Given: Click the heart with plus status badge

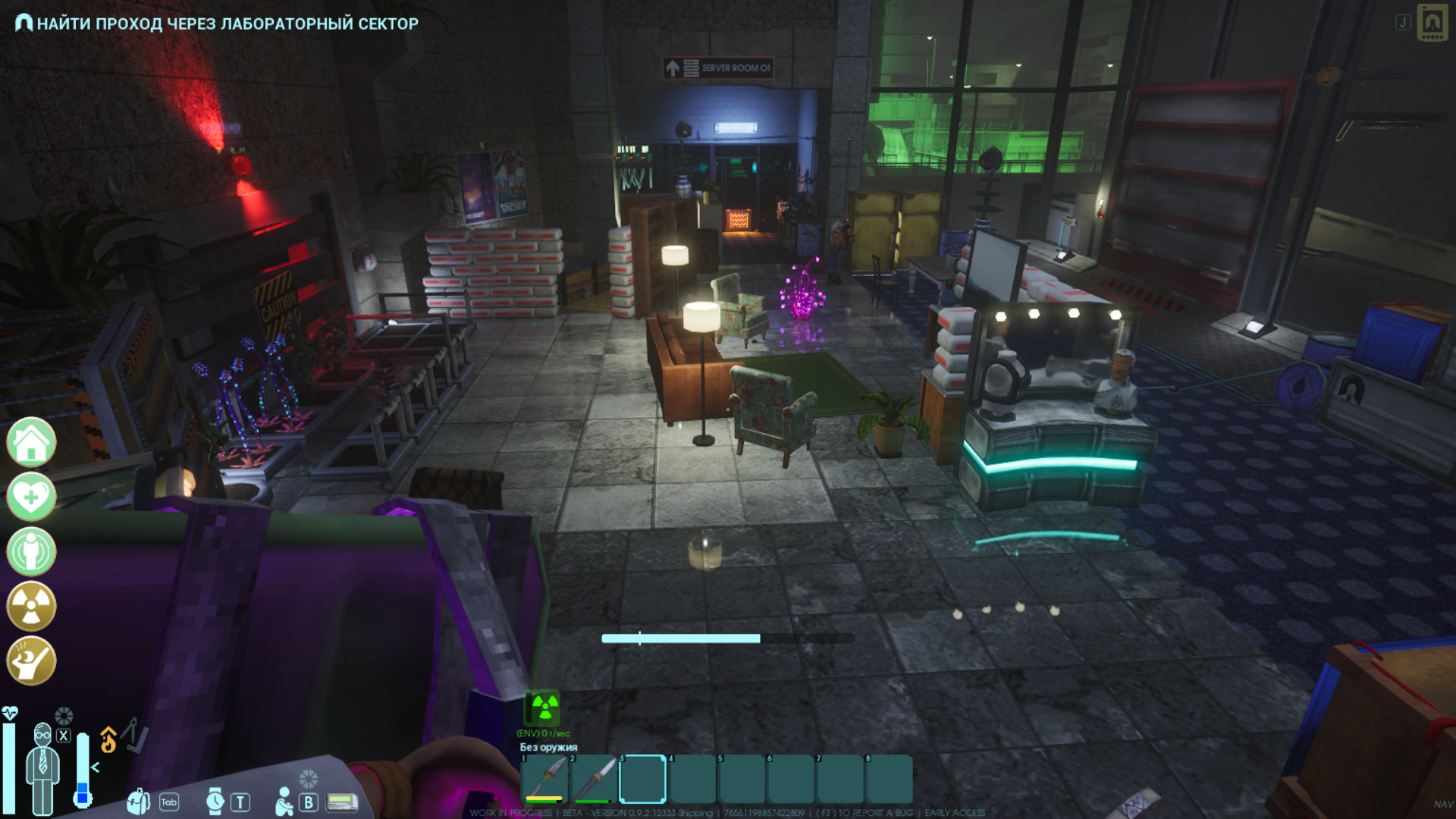Looking at the screenshot, I should pyautogui.click(x=31, y=497).
